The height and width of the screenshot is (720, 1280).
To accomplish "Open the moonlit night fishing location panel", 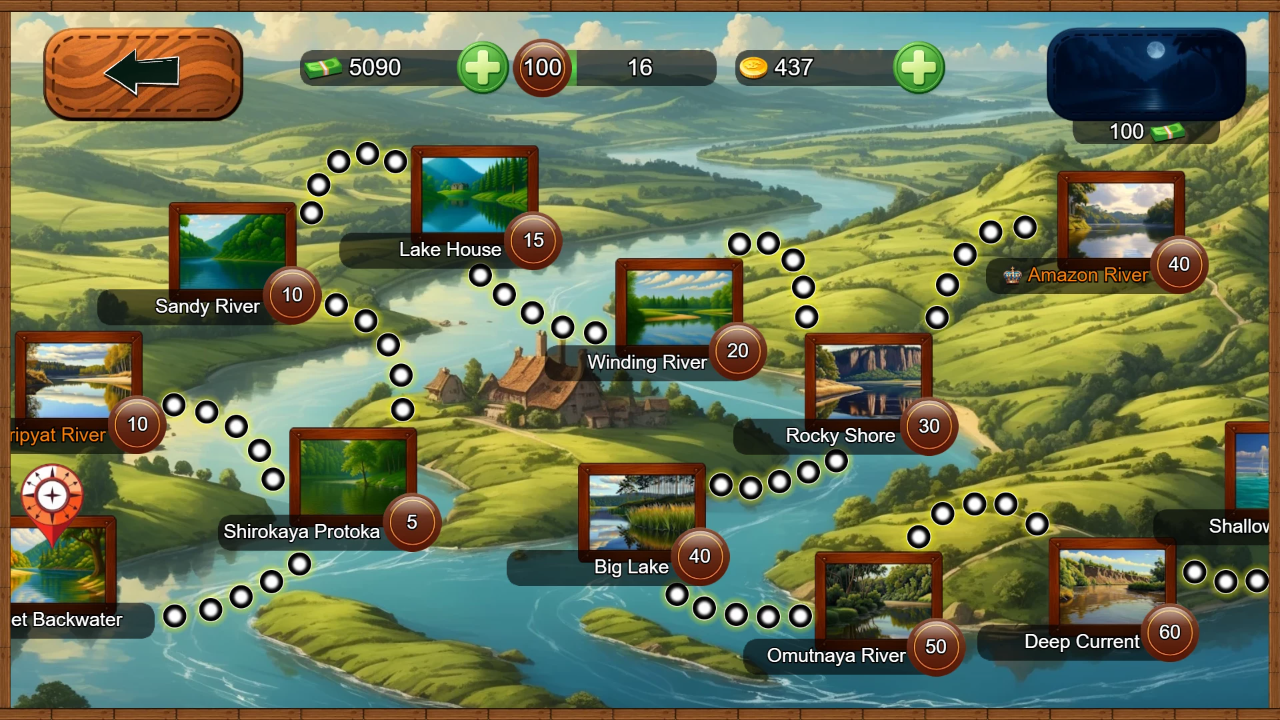I will pyautogui.click(x=1146, y=72).
